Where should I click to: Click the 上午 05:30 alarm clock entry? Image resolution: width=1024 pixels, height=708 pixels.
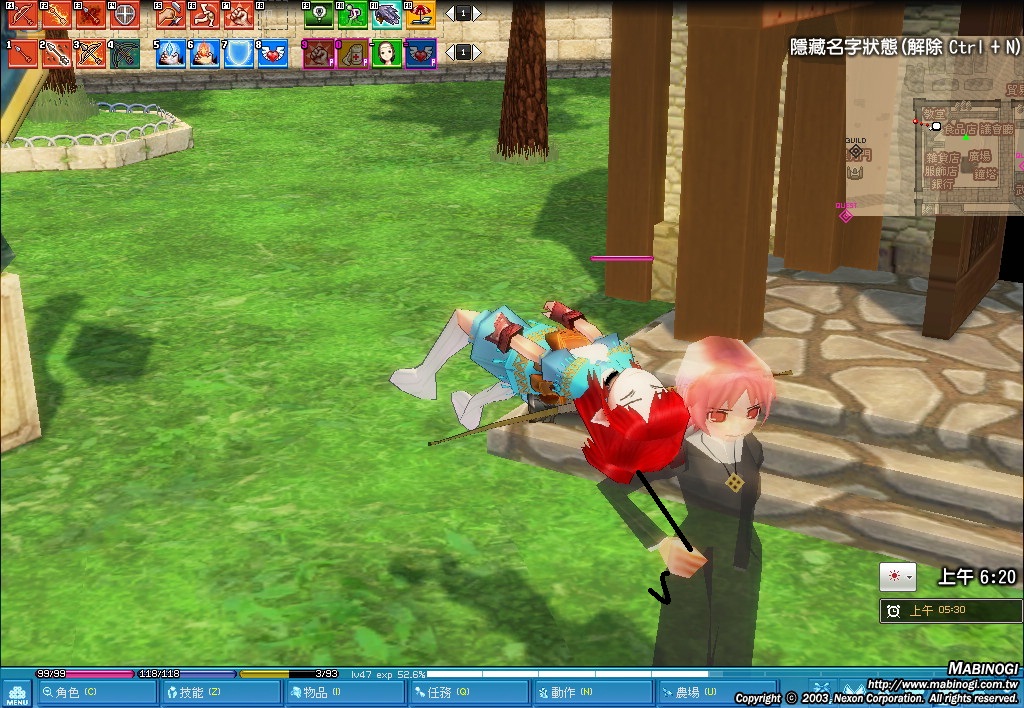tap(950, 610)
